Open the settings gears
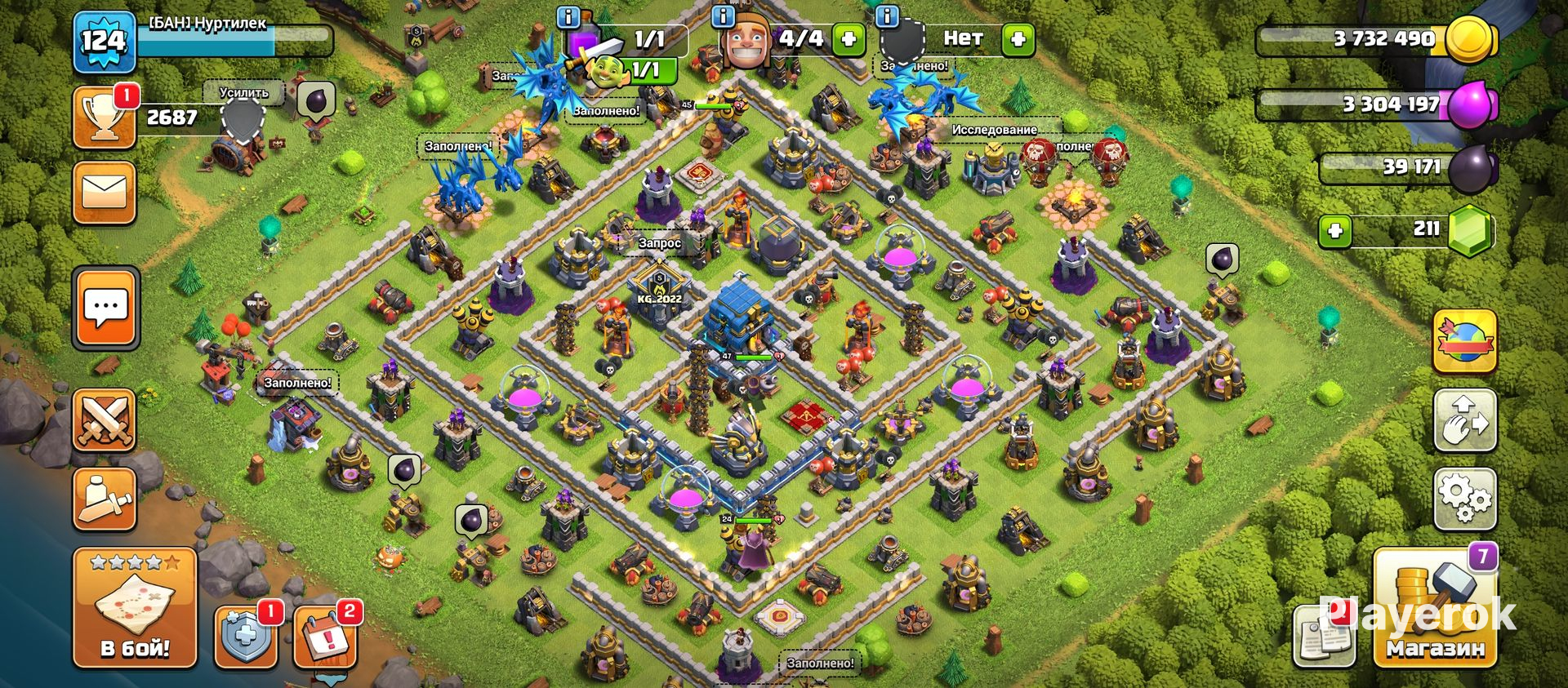 pyautogui.click(x=1465, y=498)
